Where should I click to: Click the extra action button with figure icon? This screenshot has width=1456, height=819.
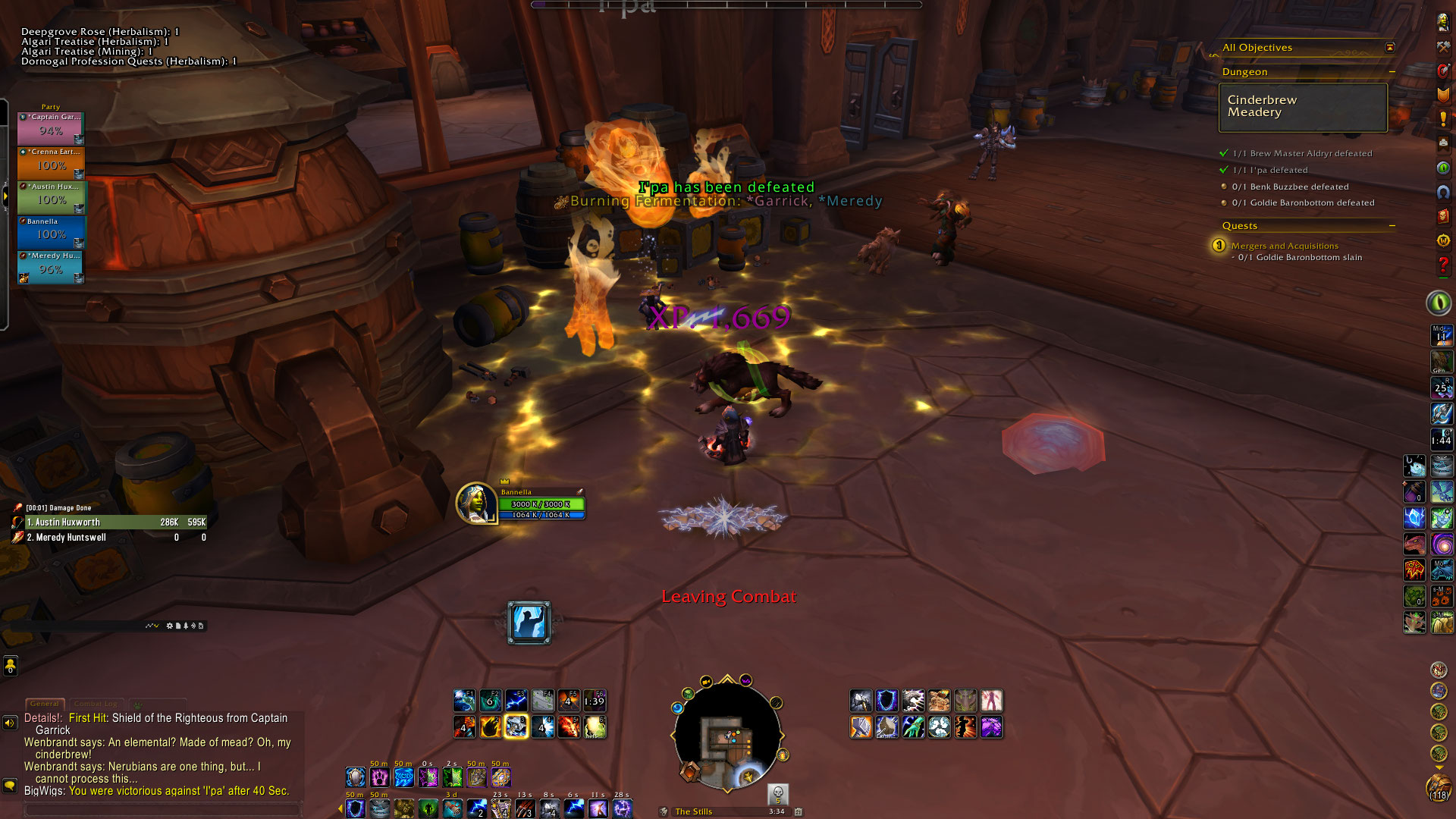pyautogui.click(x=529, y=623)
